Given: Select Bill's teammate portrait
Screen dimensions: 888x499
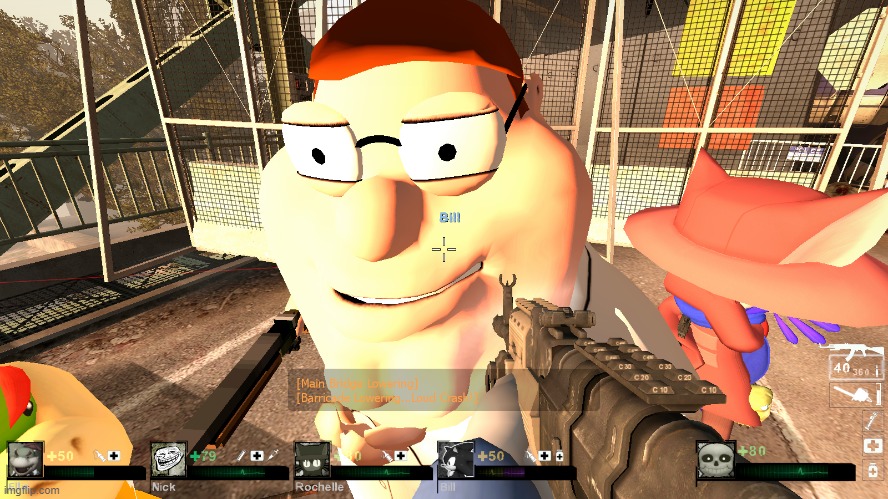Looking at the screenshot, I should point(455,460).
